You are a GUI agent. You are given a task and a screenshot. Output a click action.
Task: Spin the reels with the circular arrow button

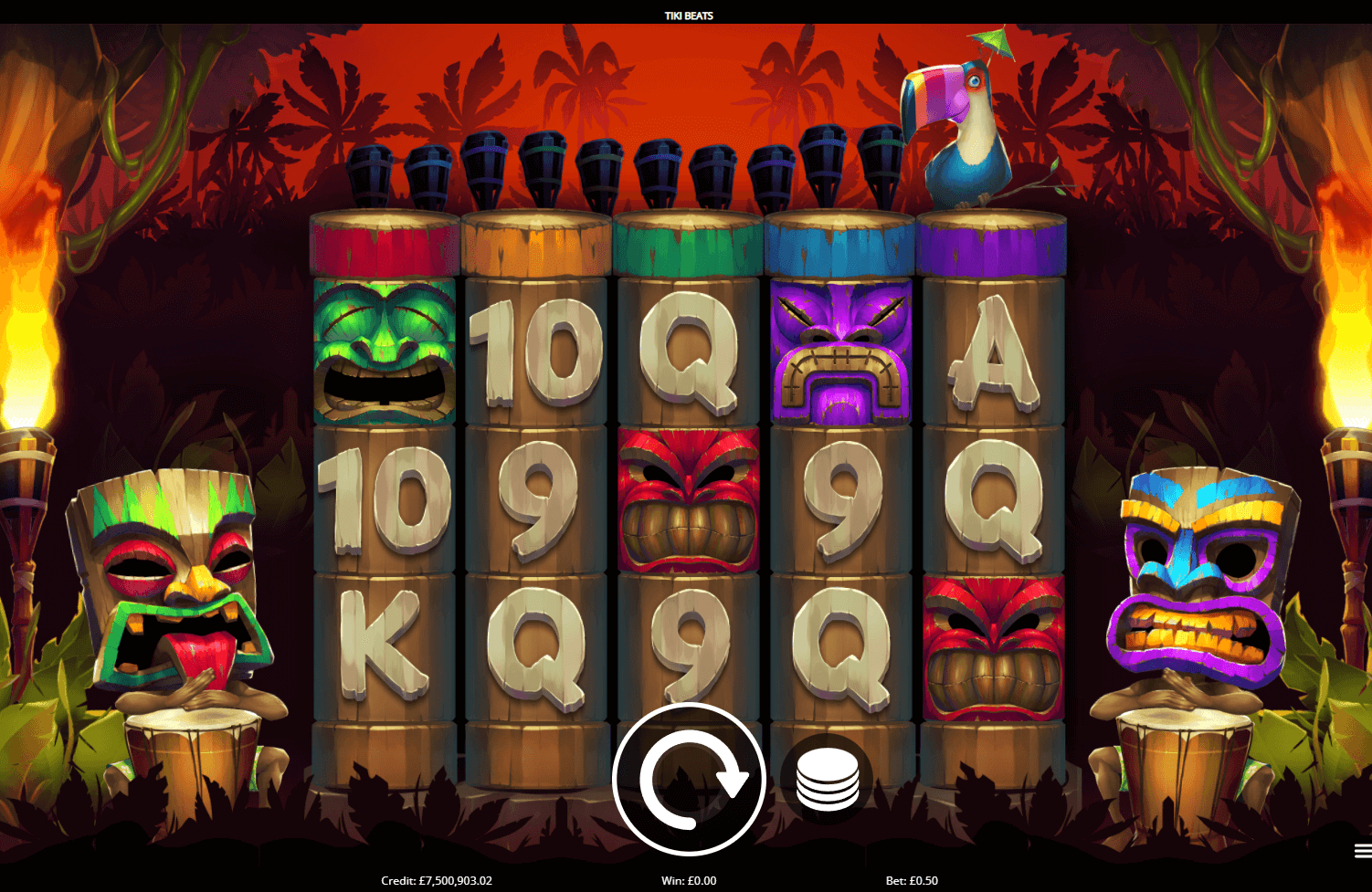point(689,779)
